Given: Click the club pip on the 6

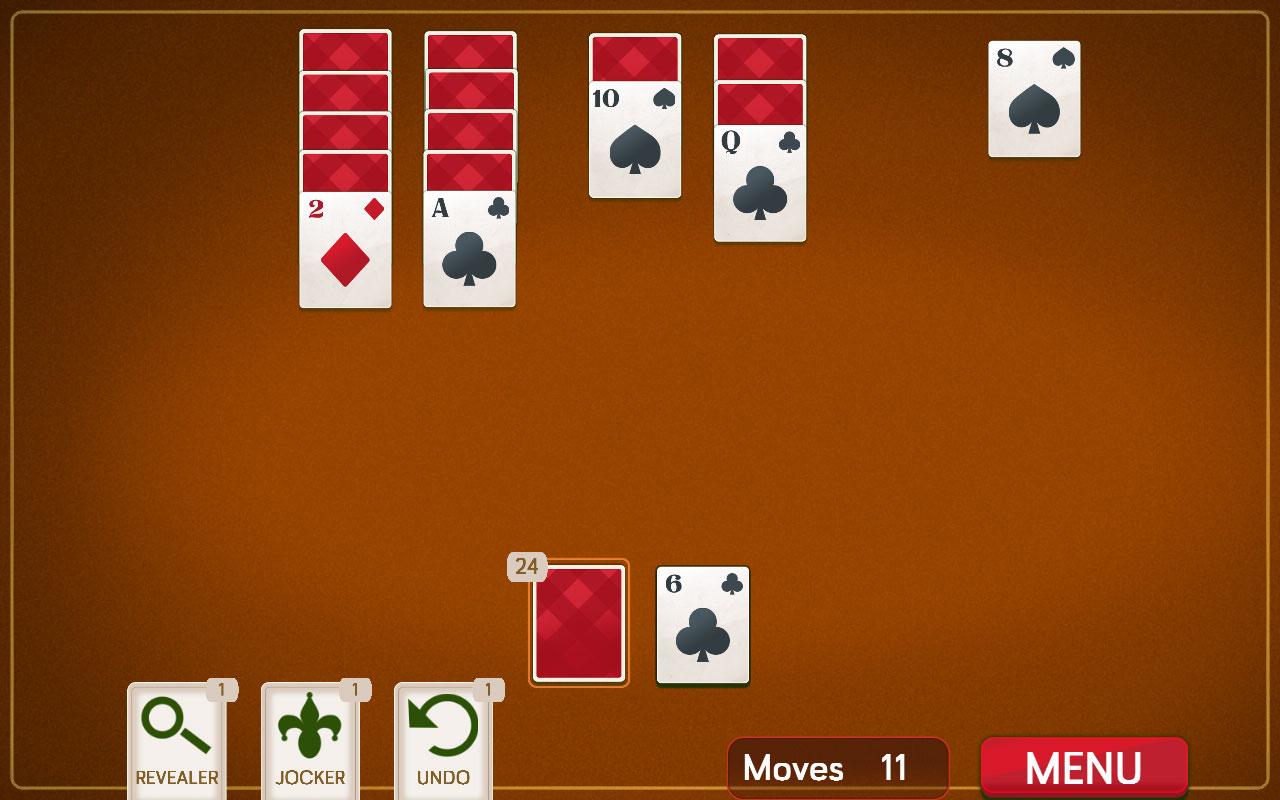Looking at the screenshot, I should [702, 635].
